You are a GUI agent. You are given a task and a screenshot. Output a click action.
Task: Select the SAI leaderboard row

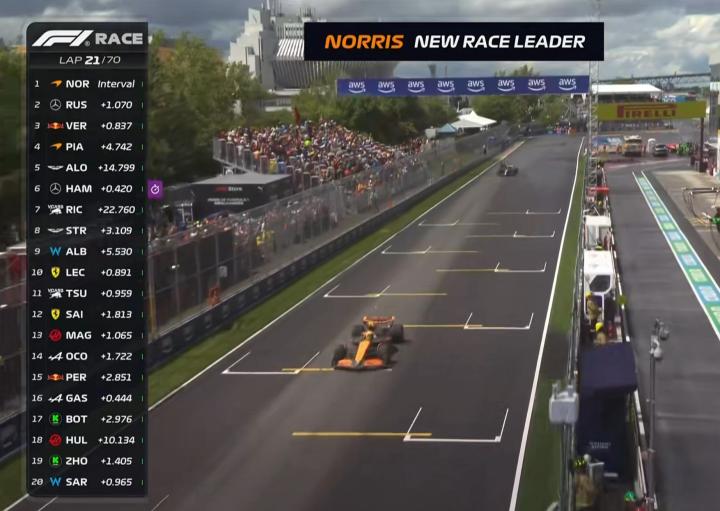(87, 314)
